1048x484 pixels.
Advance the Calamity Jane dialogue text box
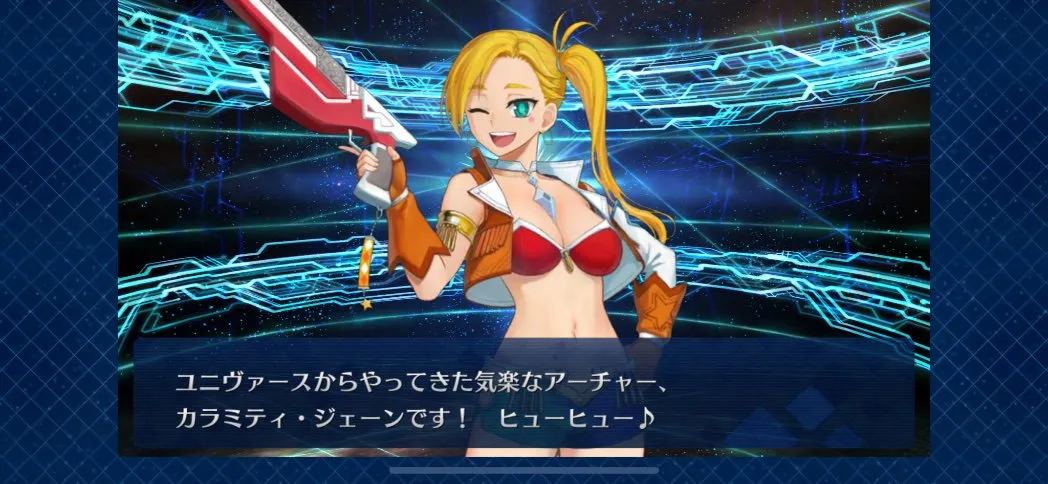click(x=523, y=397)
